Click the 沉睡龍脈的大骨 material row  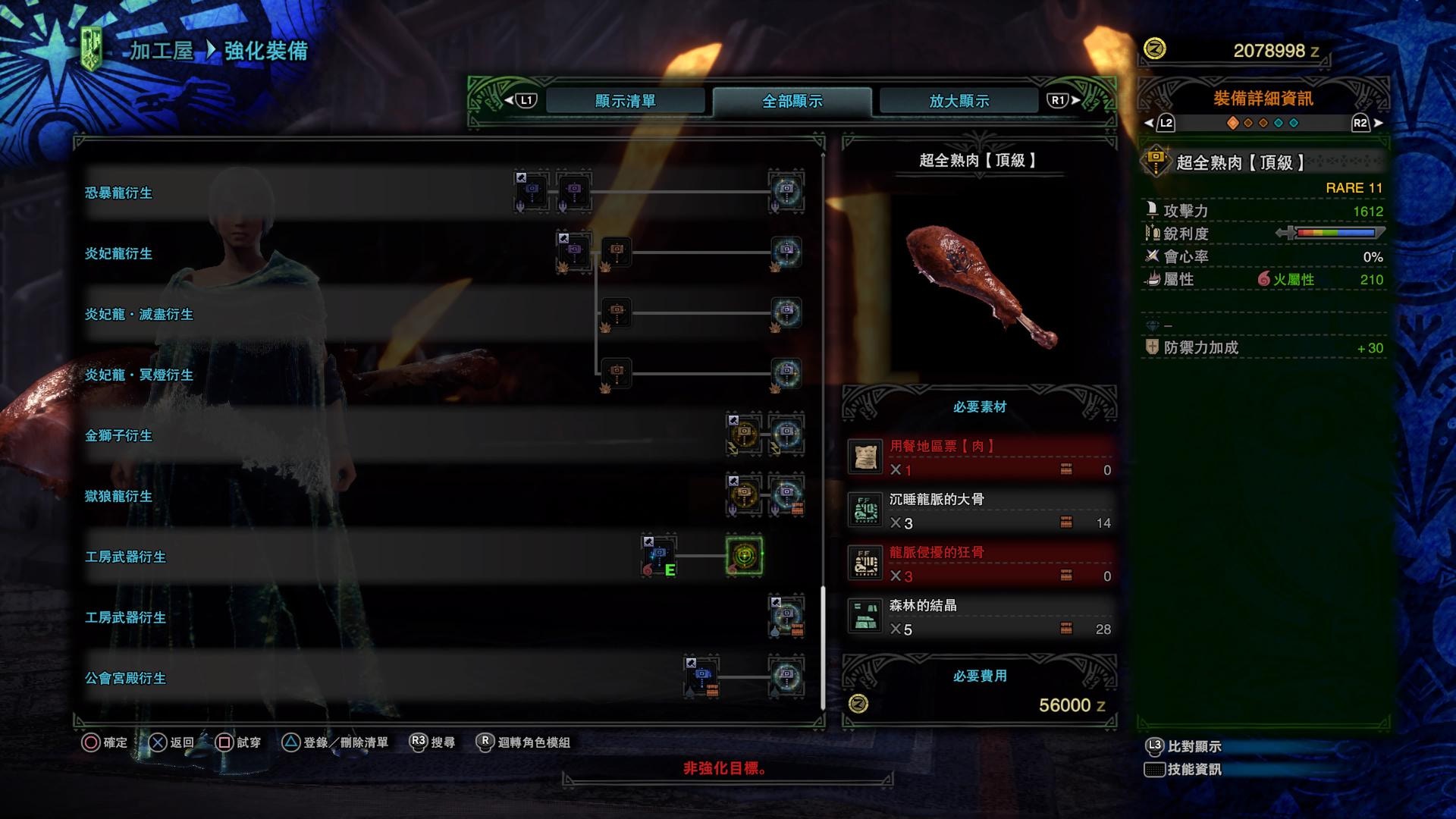(x=980, y=511)
